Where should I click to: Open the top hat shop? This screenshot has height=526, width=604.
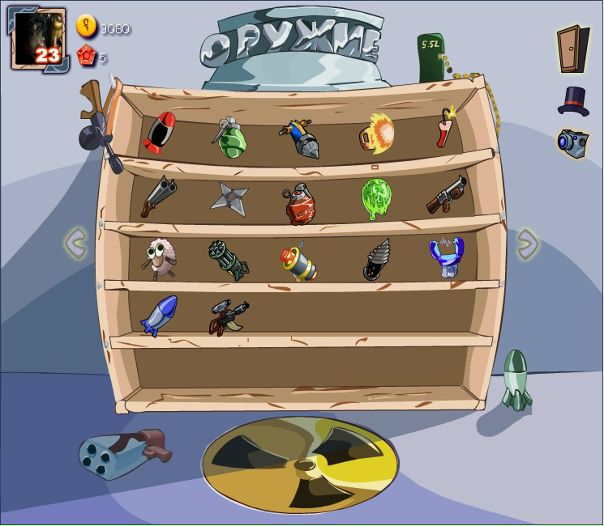coord(573,100)
